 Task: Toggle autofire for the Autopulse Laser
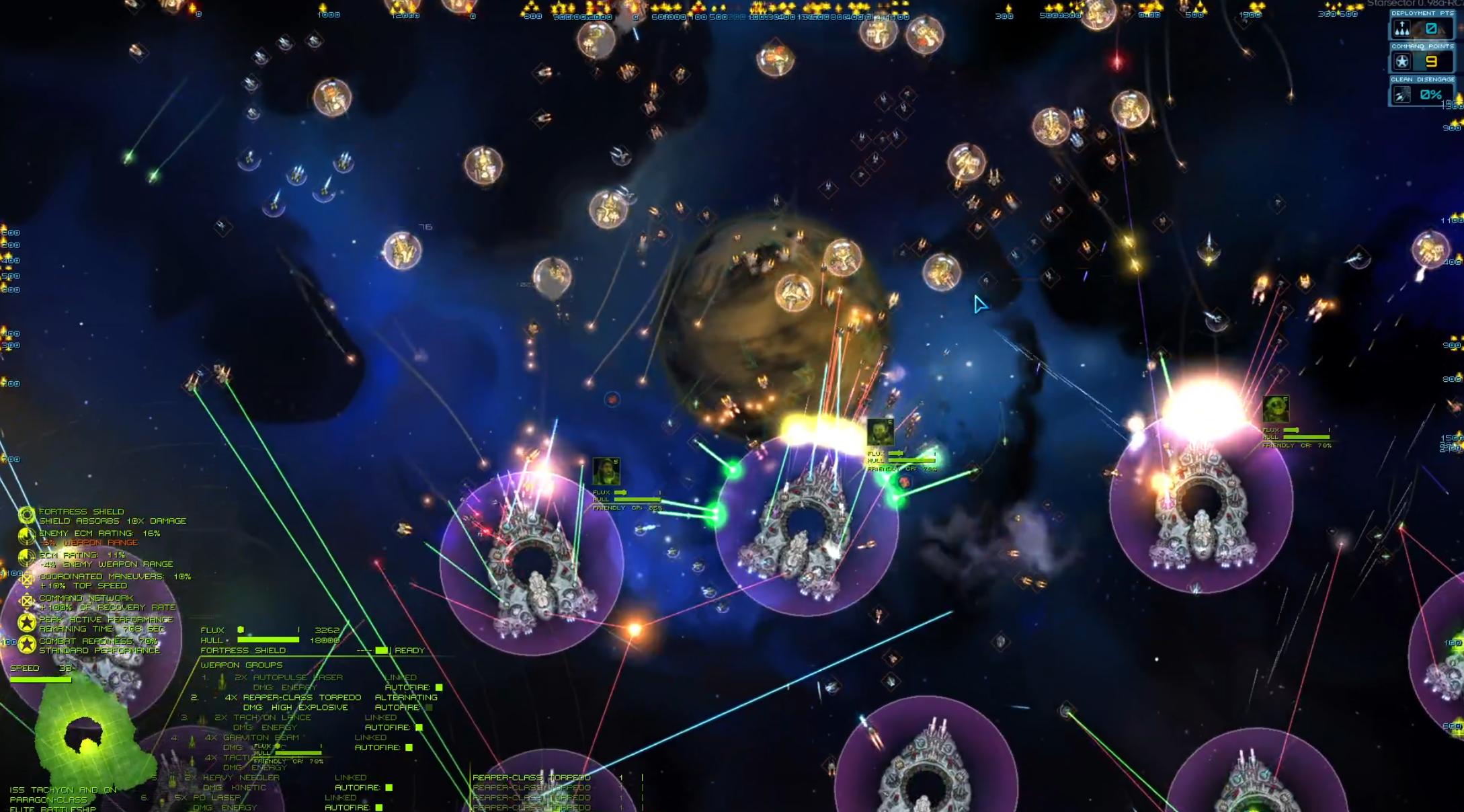pyautogui.click(x=439, y=688)
